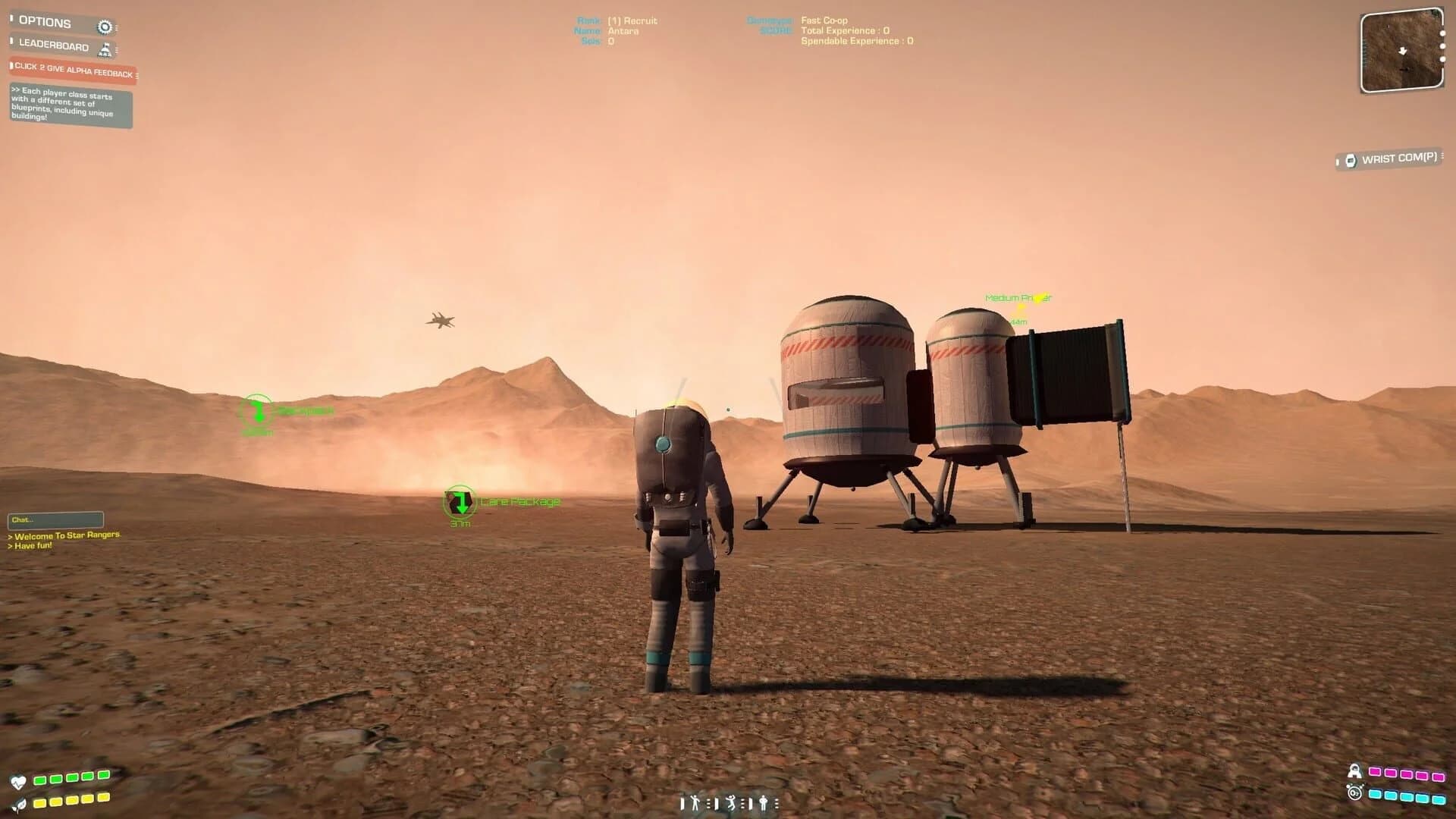This screenshot has height=819, width=1456.
Task: Select the leaderboard podium icon
Action: 105,49
